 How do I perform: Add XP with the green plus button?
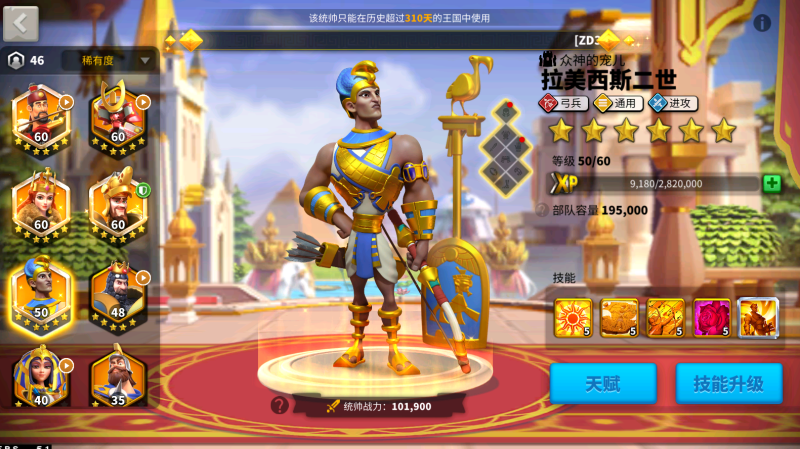(x=771, y=183)
